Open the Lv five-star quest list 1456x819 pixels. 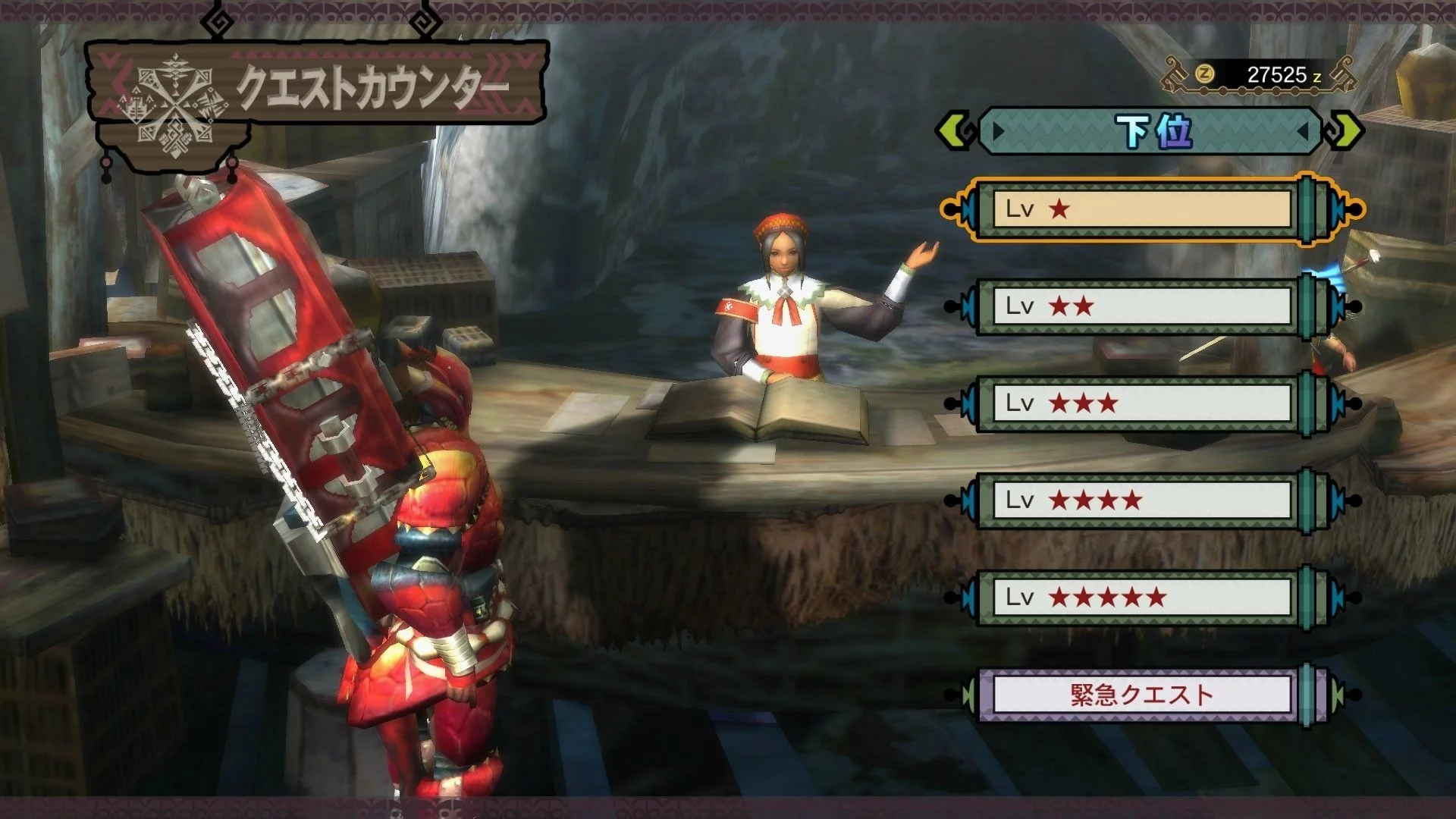click(1141, 598)
